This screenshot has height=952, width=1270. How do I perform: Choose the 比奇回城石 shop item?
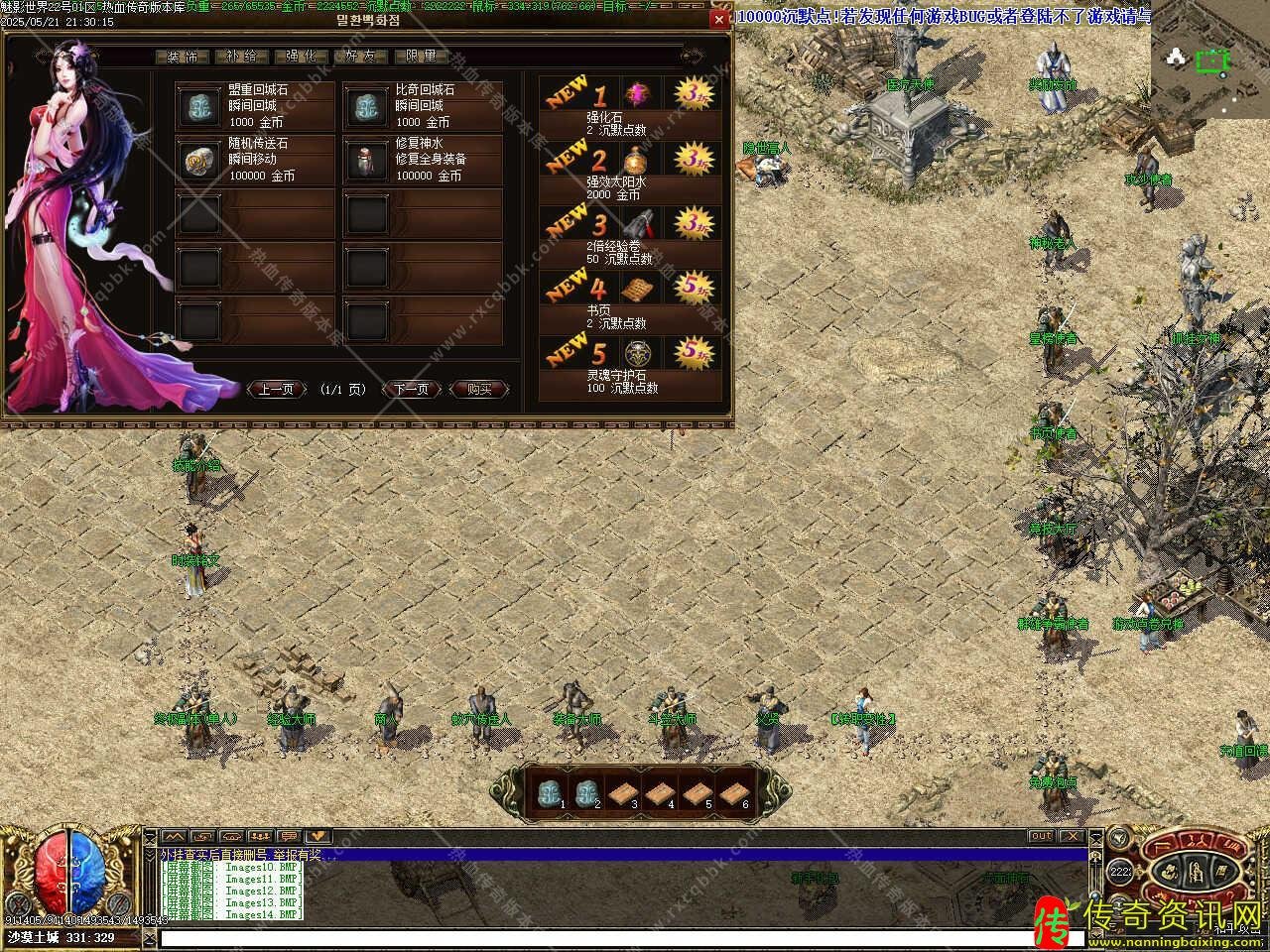point(423,106)
